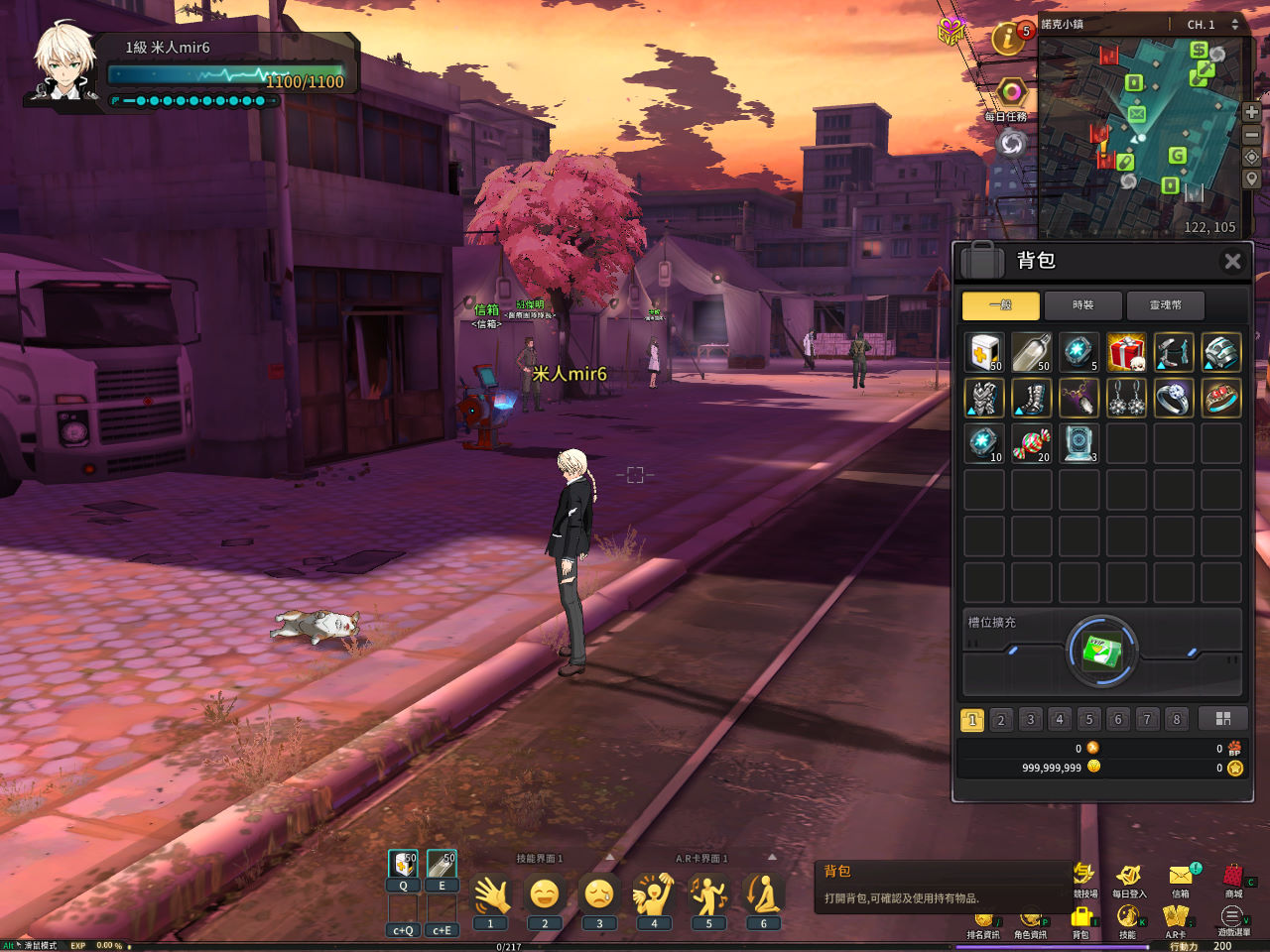Open the slot expansion ticket button
Viewport: 1270px width, 952px height.
pos(1101,653)
